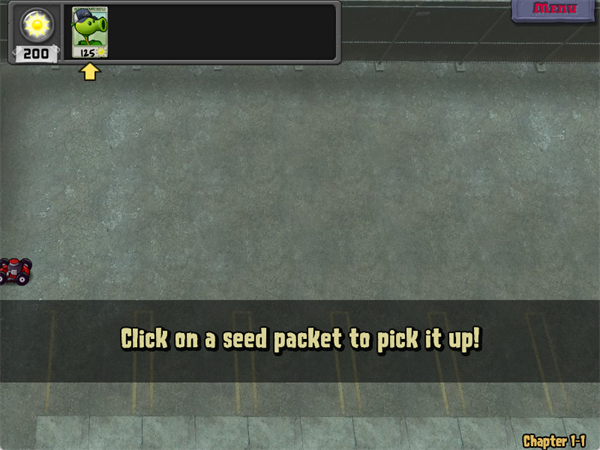
Task: Pick up the Peashooter seed packet
Action: point(90,32)
